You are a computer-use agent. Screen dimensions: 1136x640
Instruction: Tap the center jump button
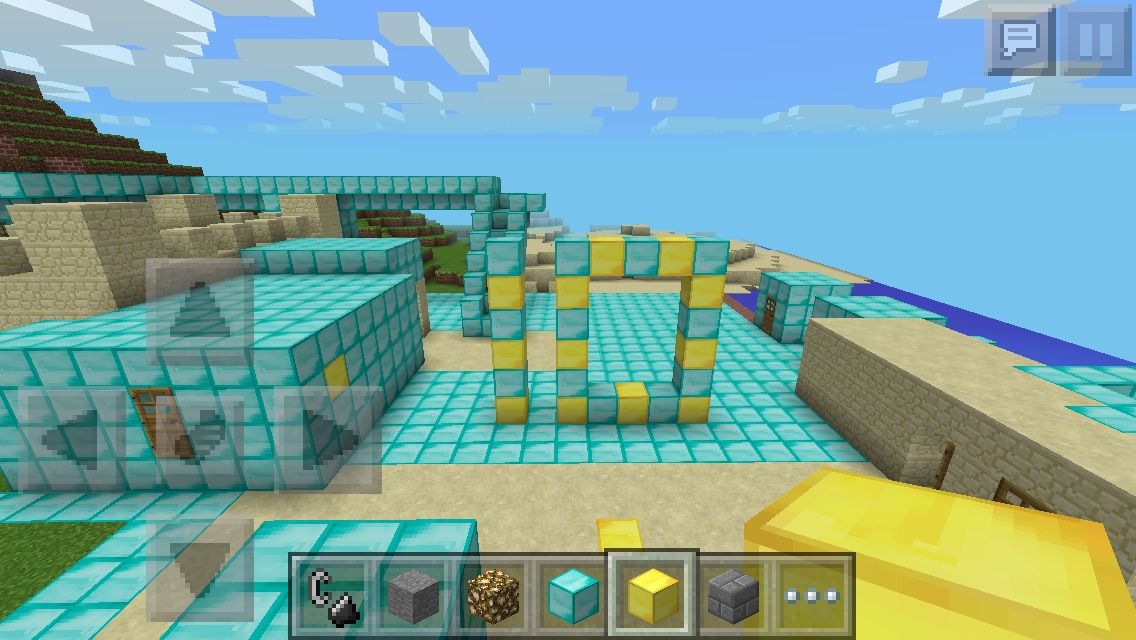[199, 439]
